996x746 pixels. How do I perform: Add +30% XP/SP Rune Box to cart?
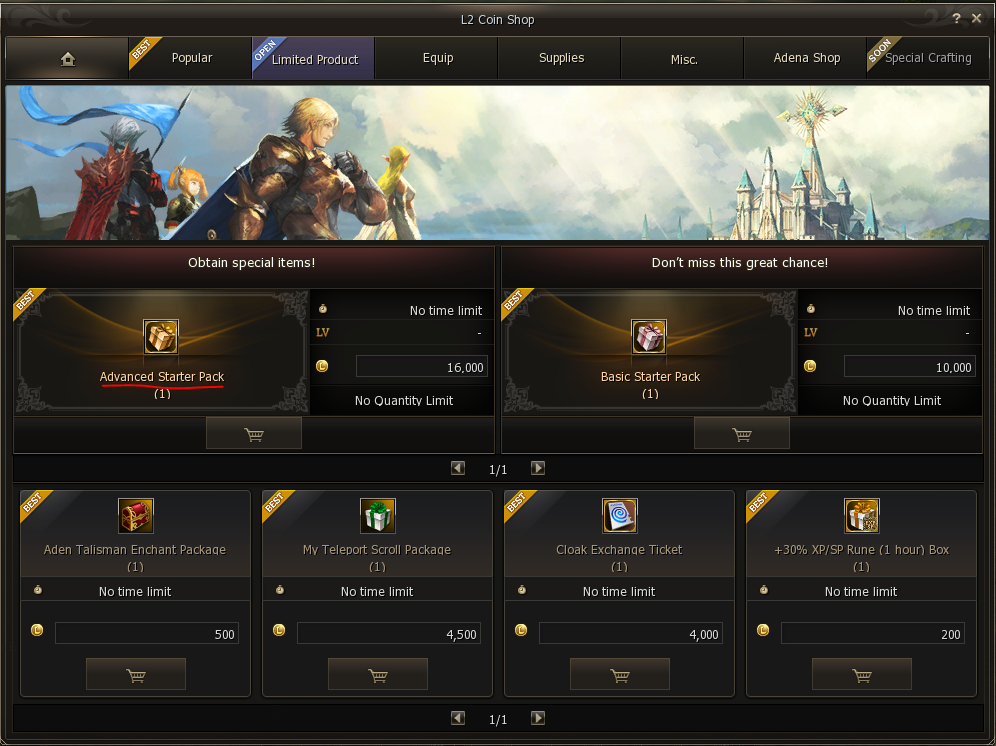click(x=862, y=674)
